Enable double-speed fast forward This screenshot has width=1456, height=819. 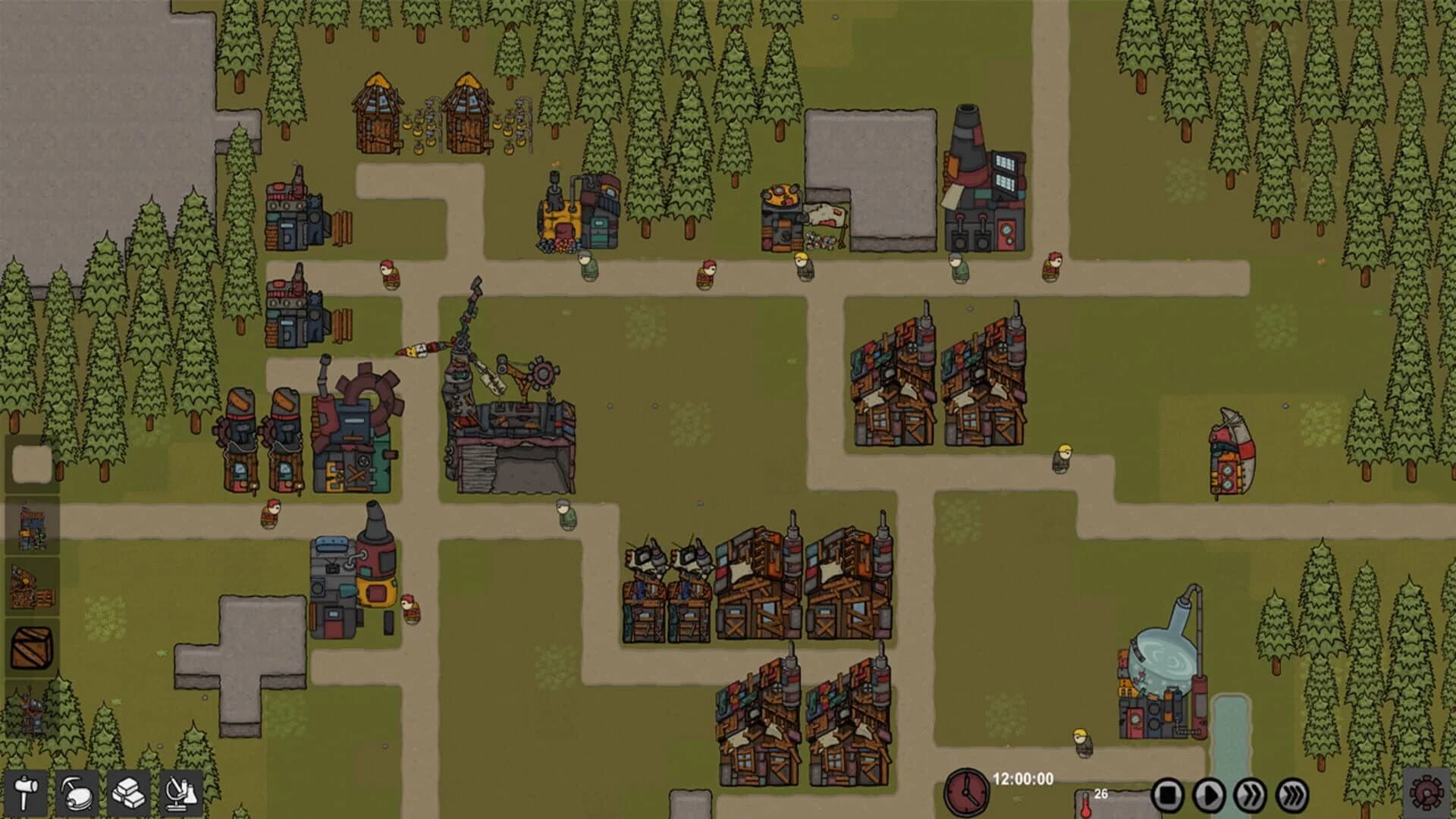click(x=1250, y=796)
